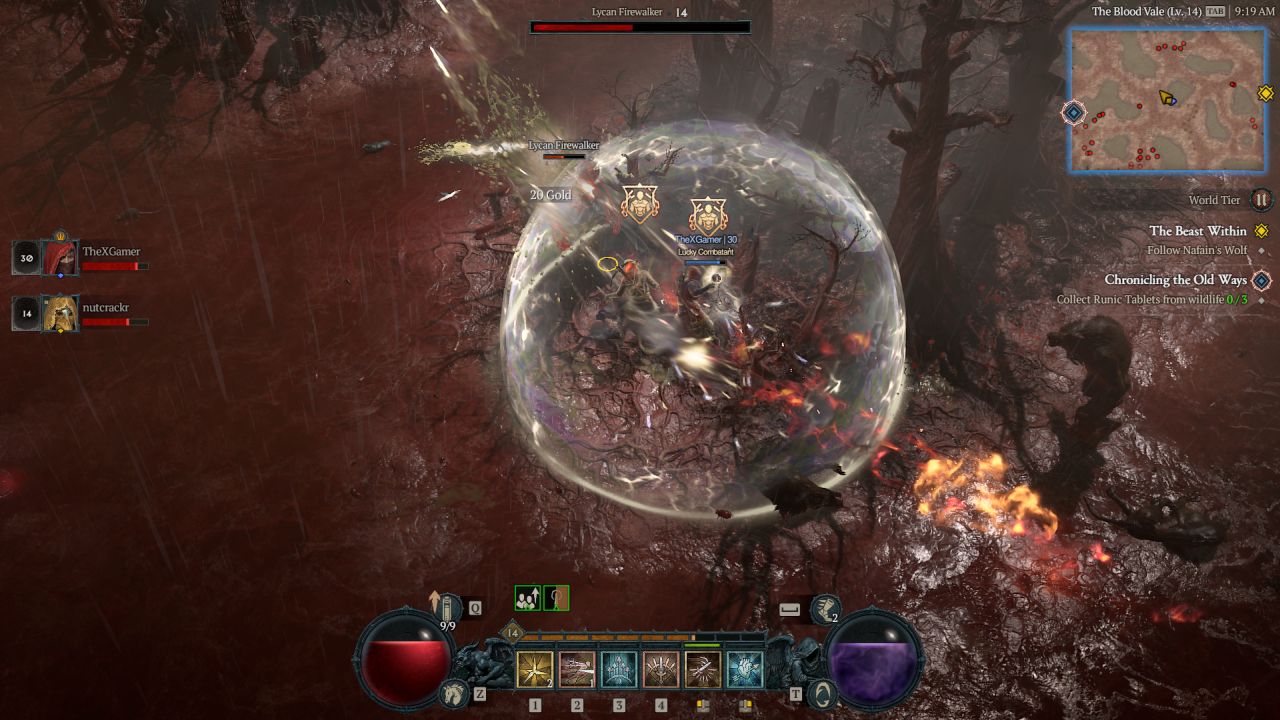Screen dimensions: 1280x720
Task: Cast the skill bound to slot 2
Action: (577, 668)
